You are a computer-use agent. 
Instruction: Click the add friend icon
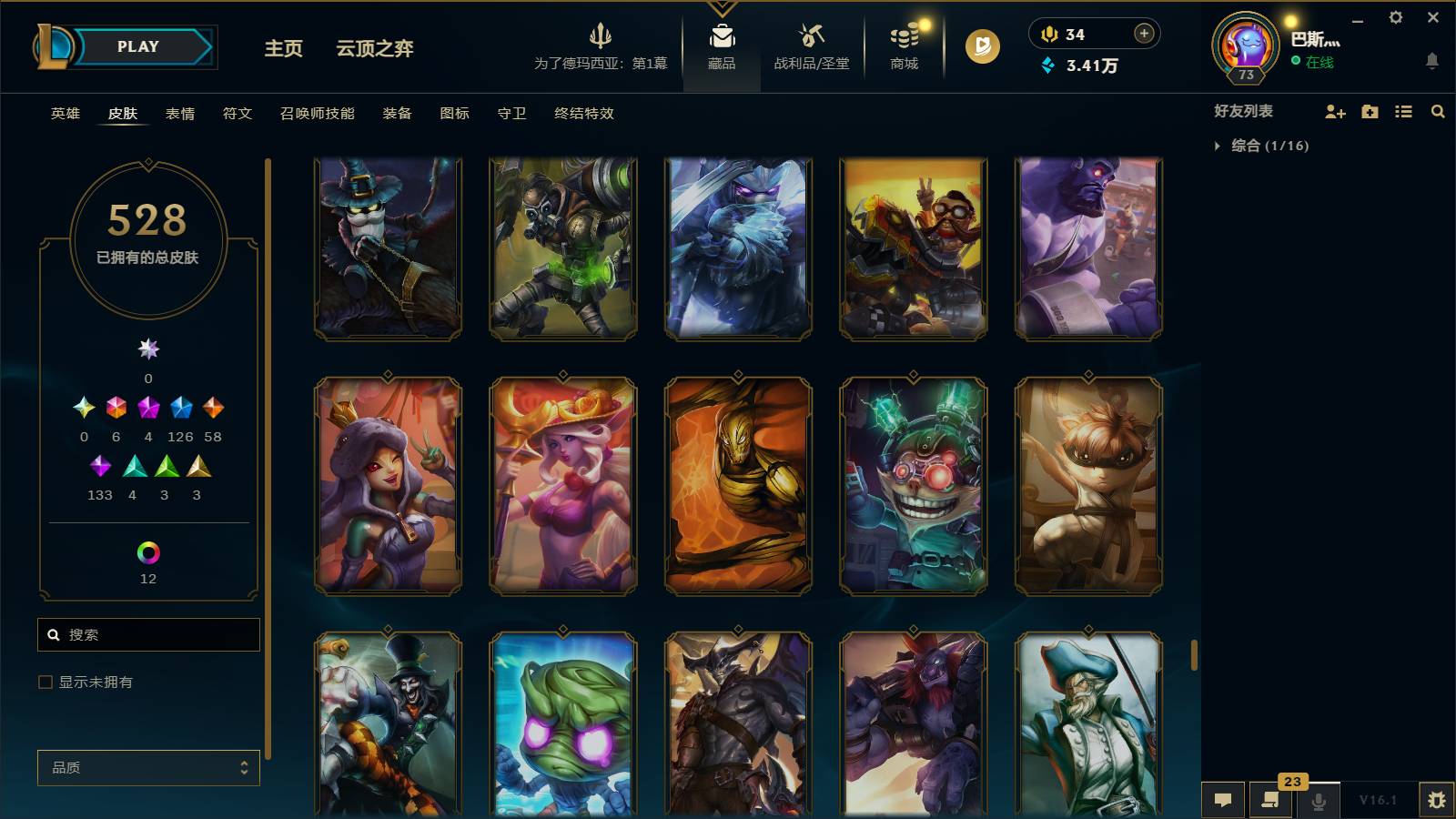click(1334, 112)
